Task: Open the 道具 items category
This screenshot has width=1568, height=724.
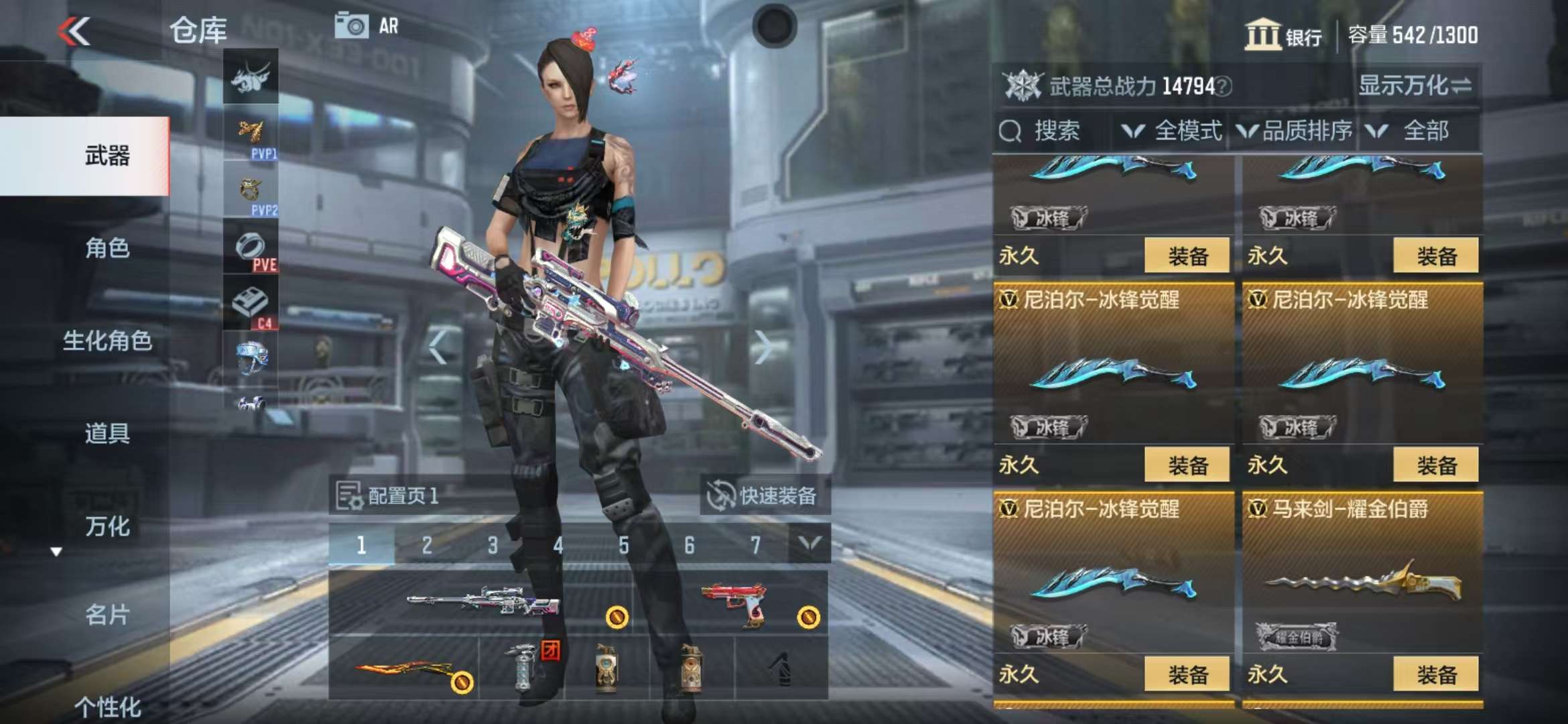Action: 107,433
